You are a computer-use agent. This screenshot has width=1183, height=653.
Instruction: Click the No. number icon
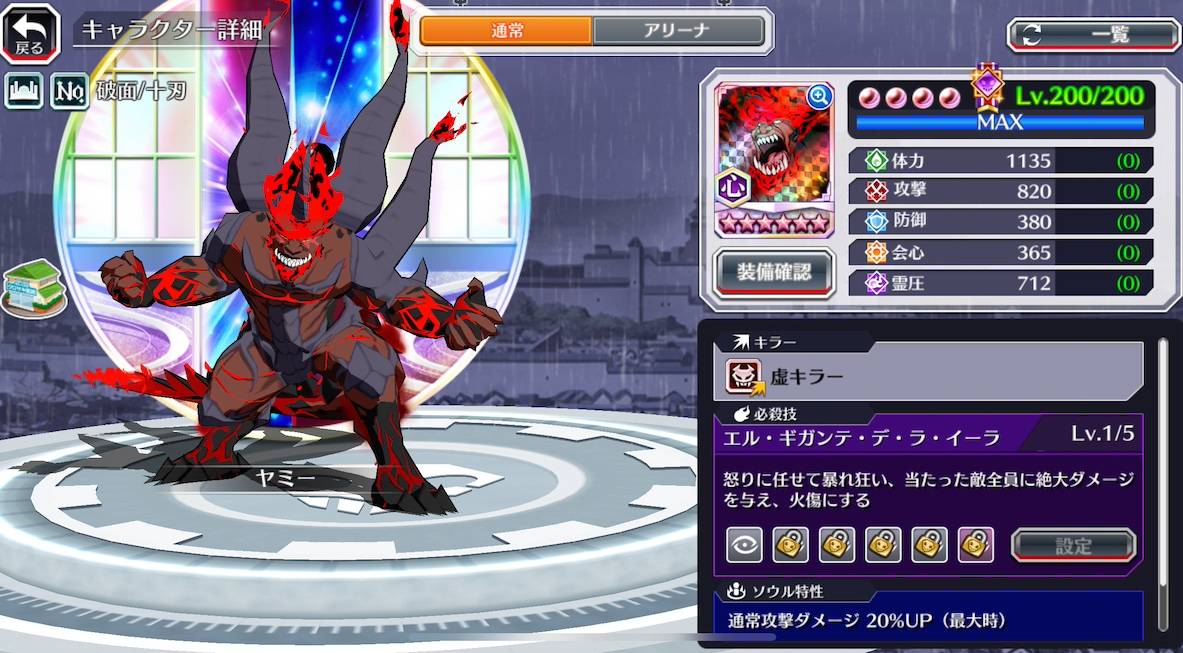click(69, 92)
